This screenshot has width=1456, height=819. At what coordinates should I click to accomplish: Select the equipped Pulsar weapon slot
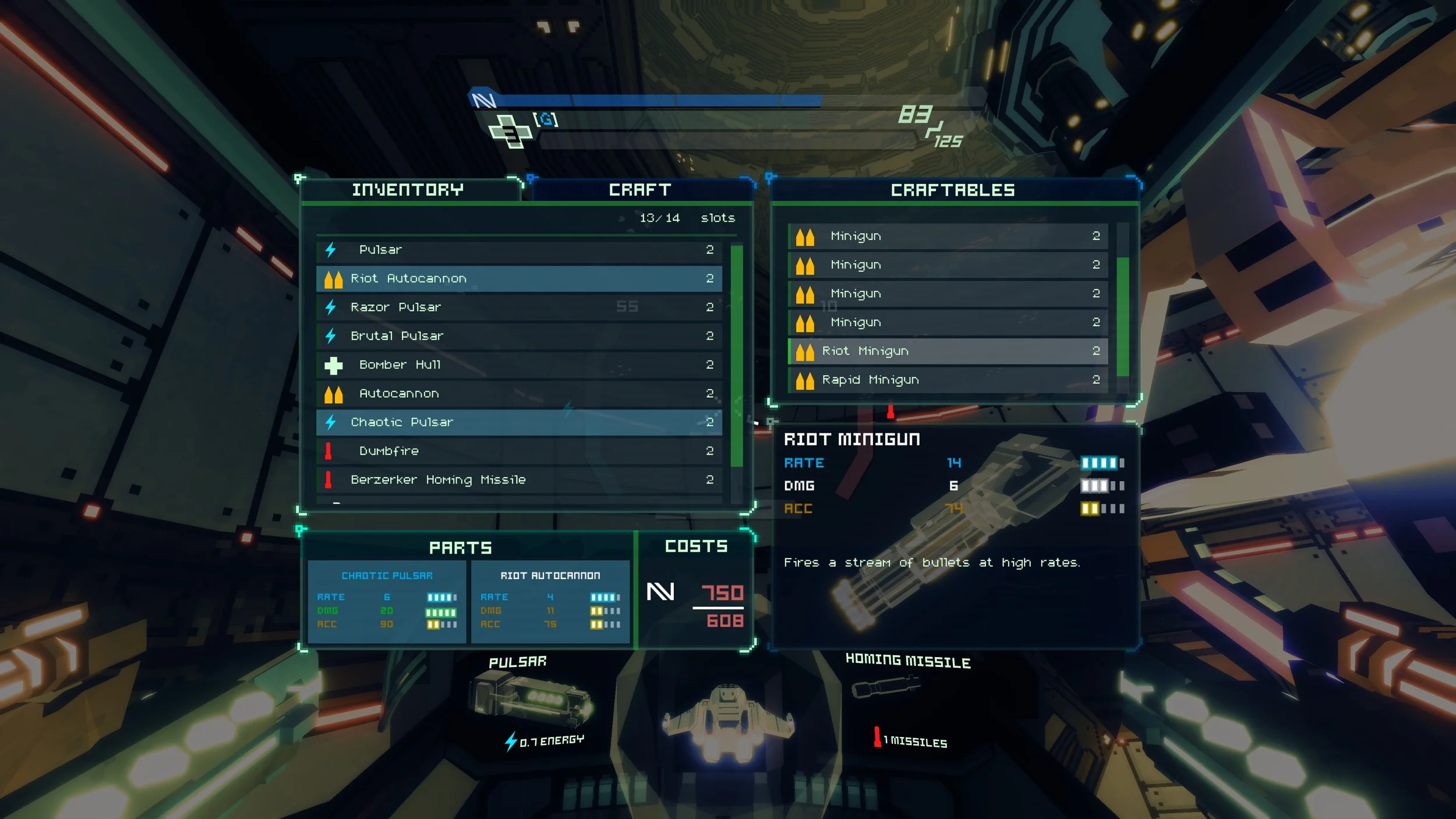[529, 699]
